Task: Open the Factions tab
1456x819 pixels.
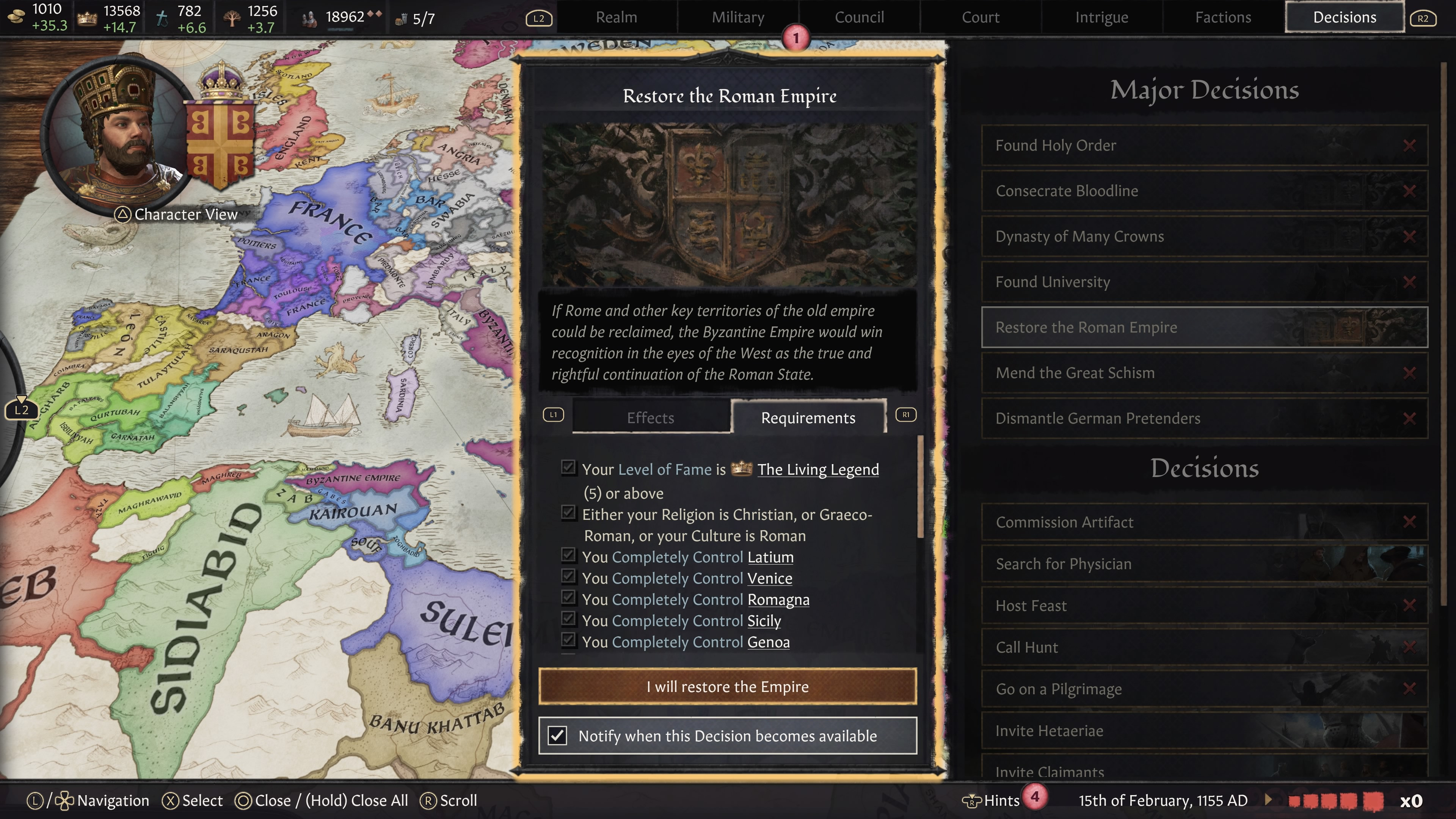Action: 1223,17
